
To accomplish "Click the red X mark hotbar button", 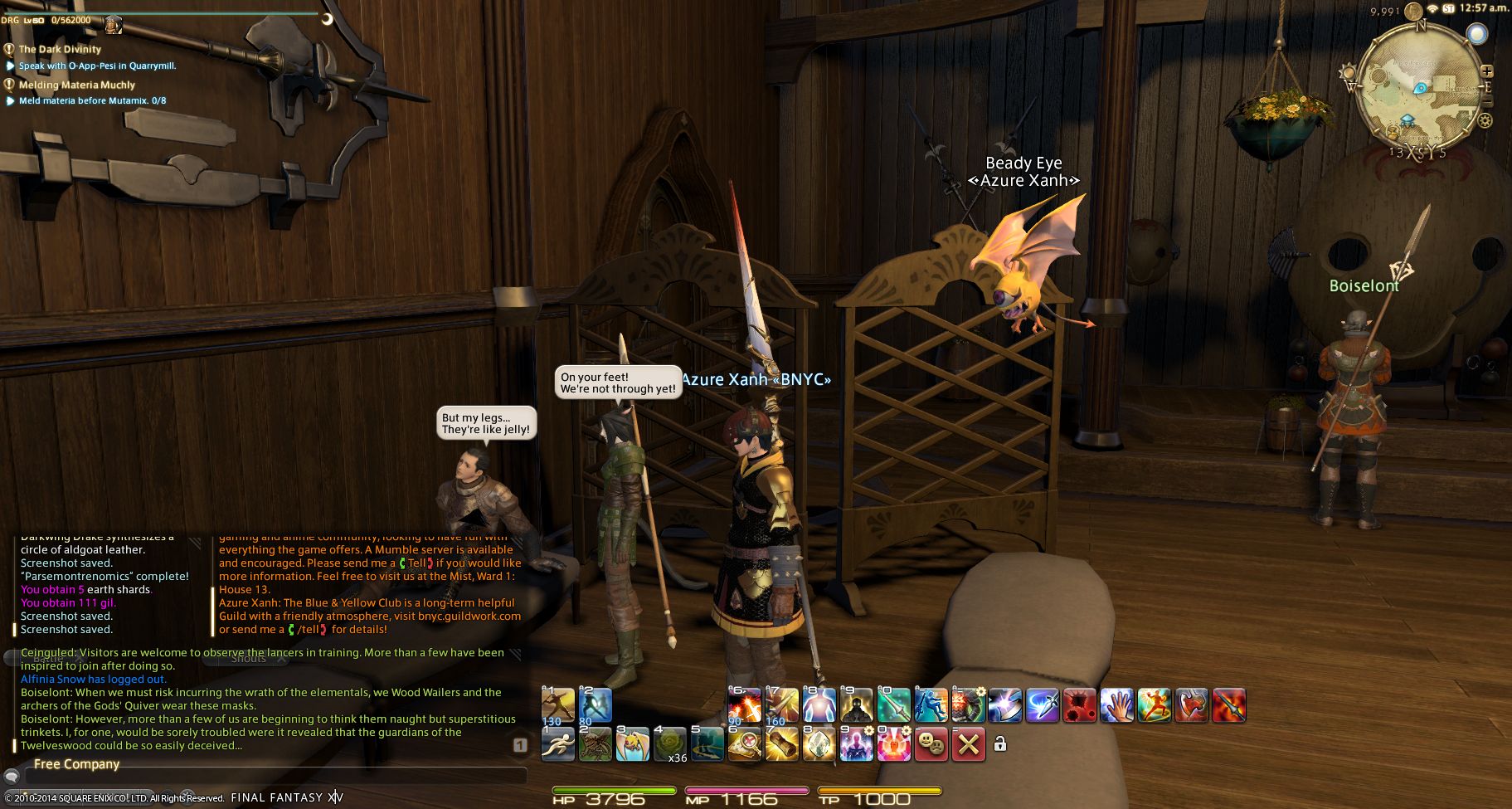I will (x=968, y=744).
